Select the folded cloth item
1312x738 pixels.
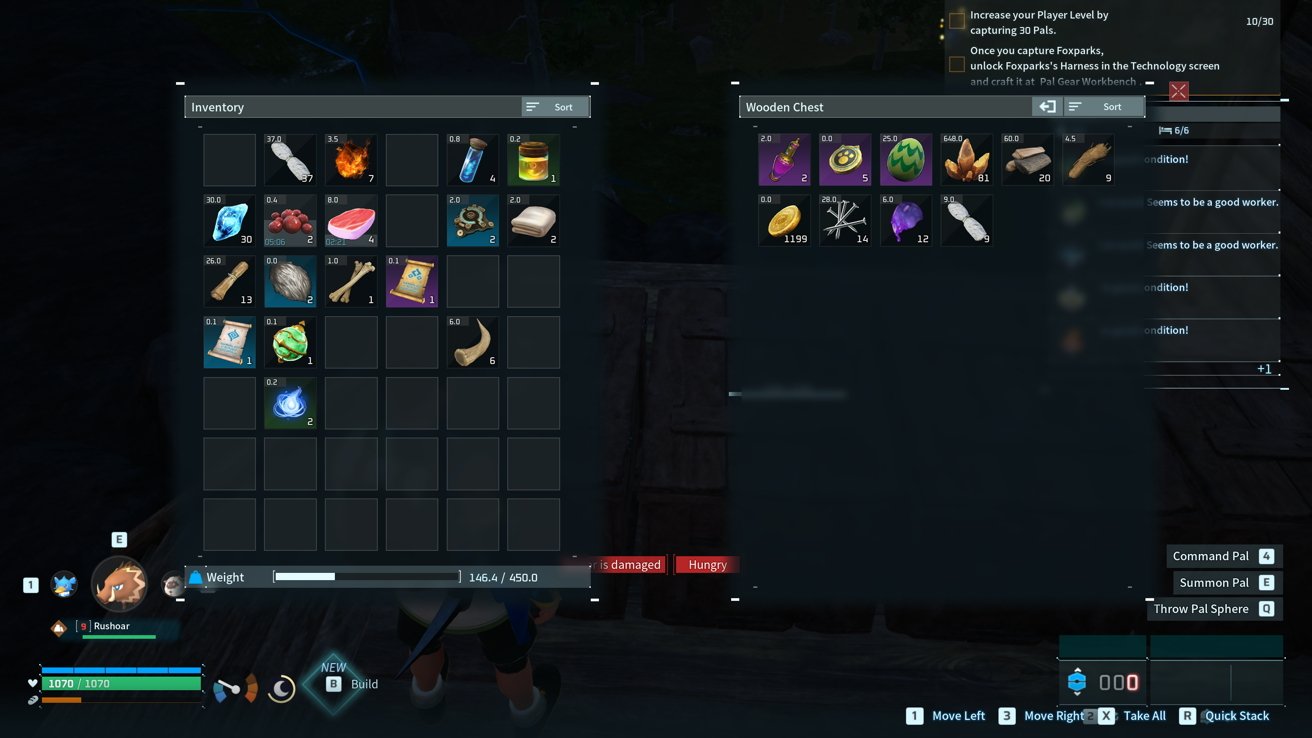534,221
